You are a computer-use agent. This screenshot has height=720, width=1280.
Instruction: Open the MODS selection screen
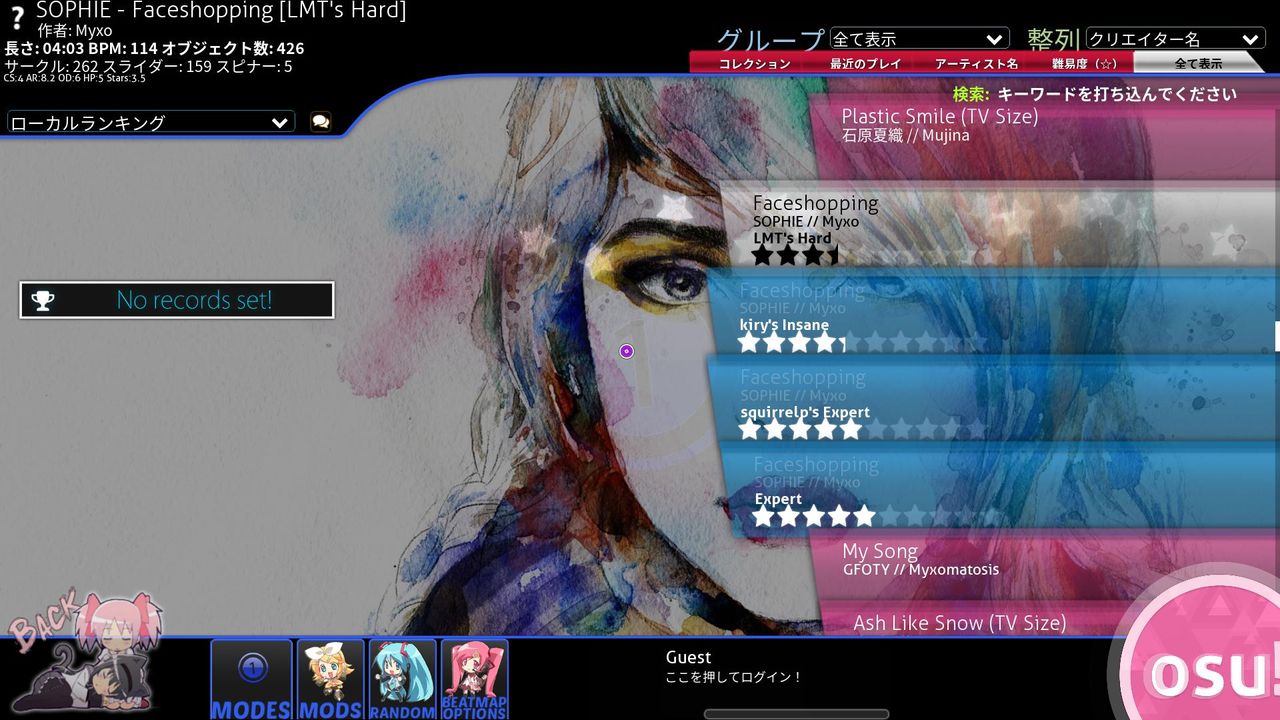click(330, 677)
